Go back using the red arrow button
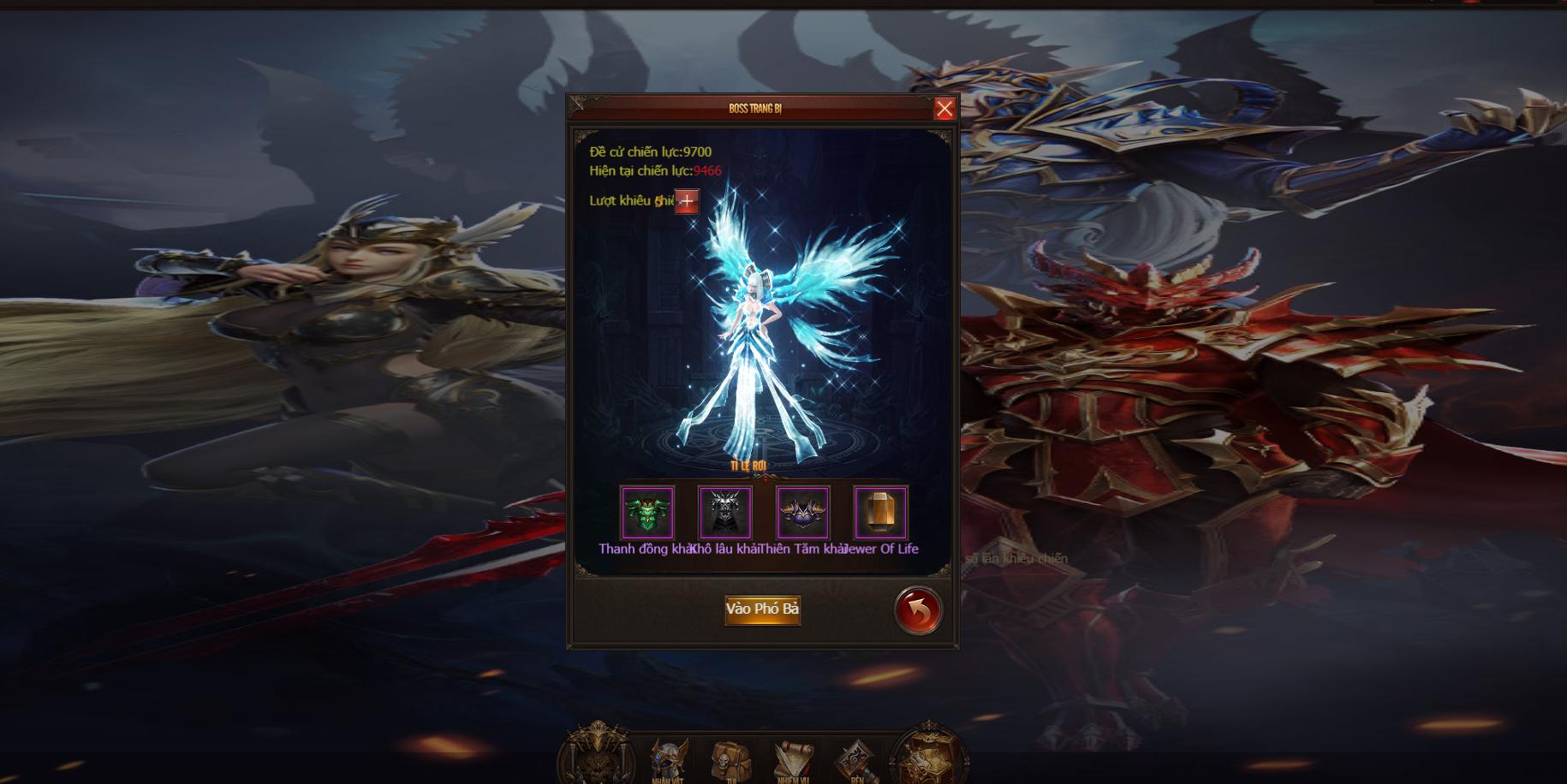Screen dimensions: 1567x784 point(917,609)
